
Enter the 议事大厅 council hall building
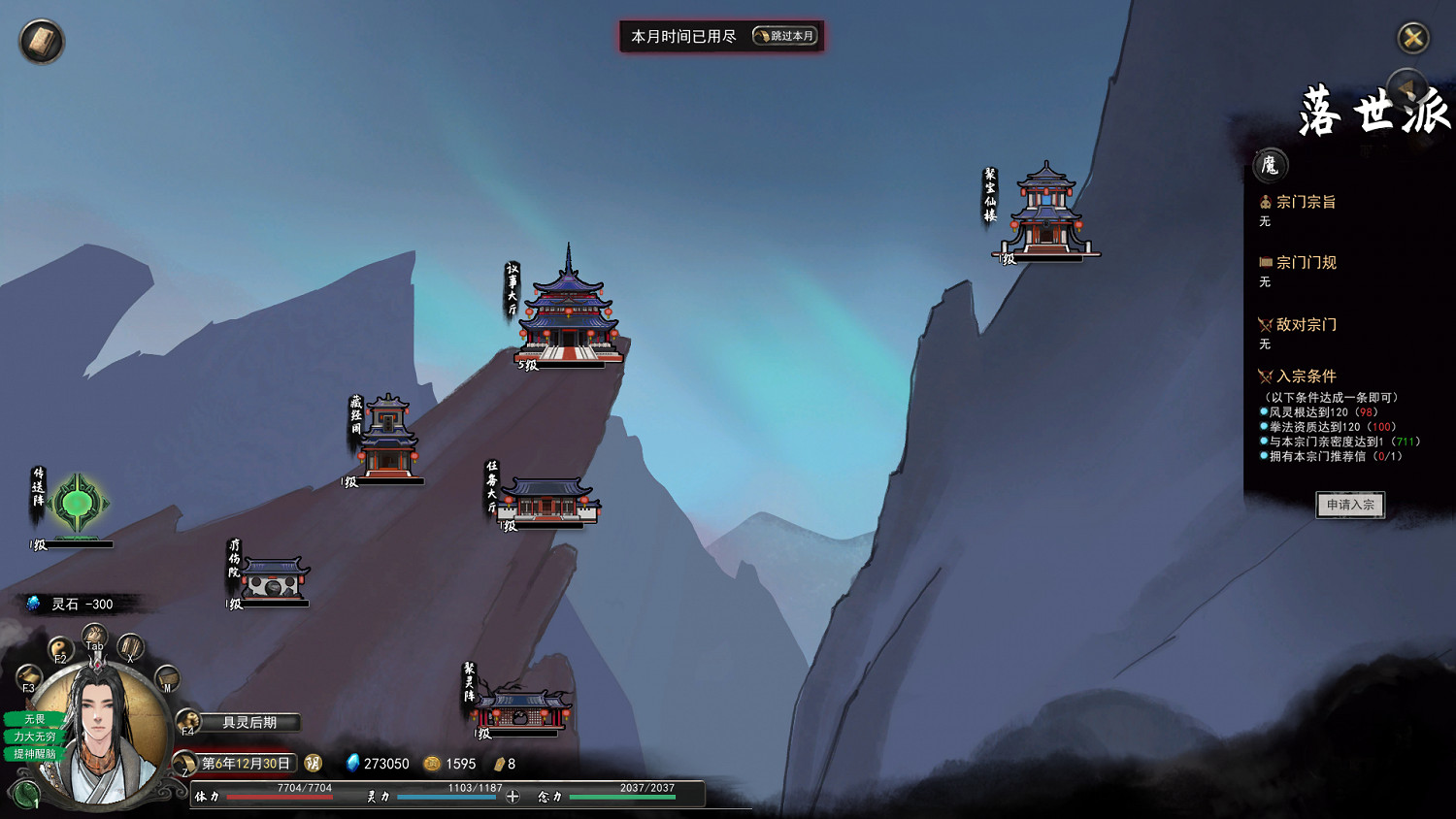[569, 311]
